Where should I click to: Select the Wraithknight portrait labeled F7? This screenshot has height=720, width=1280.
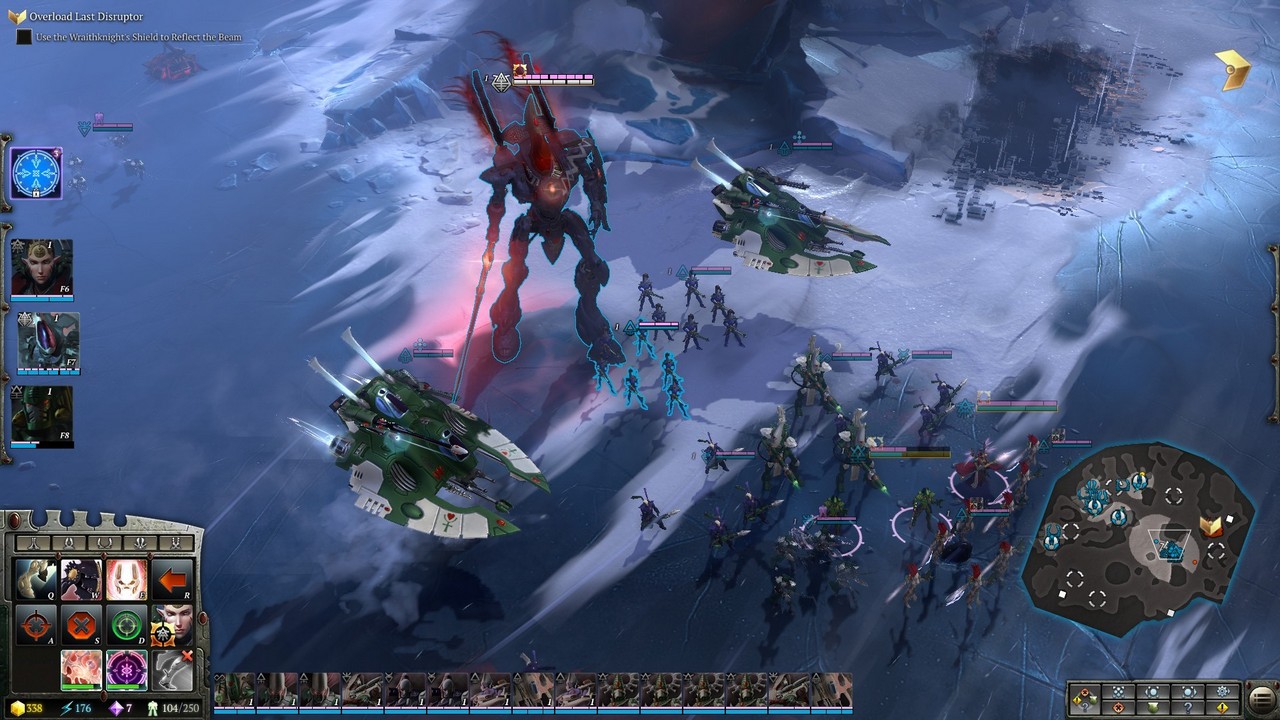pos(47,342)
